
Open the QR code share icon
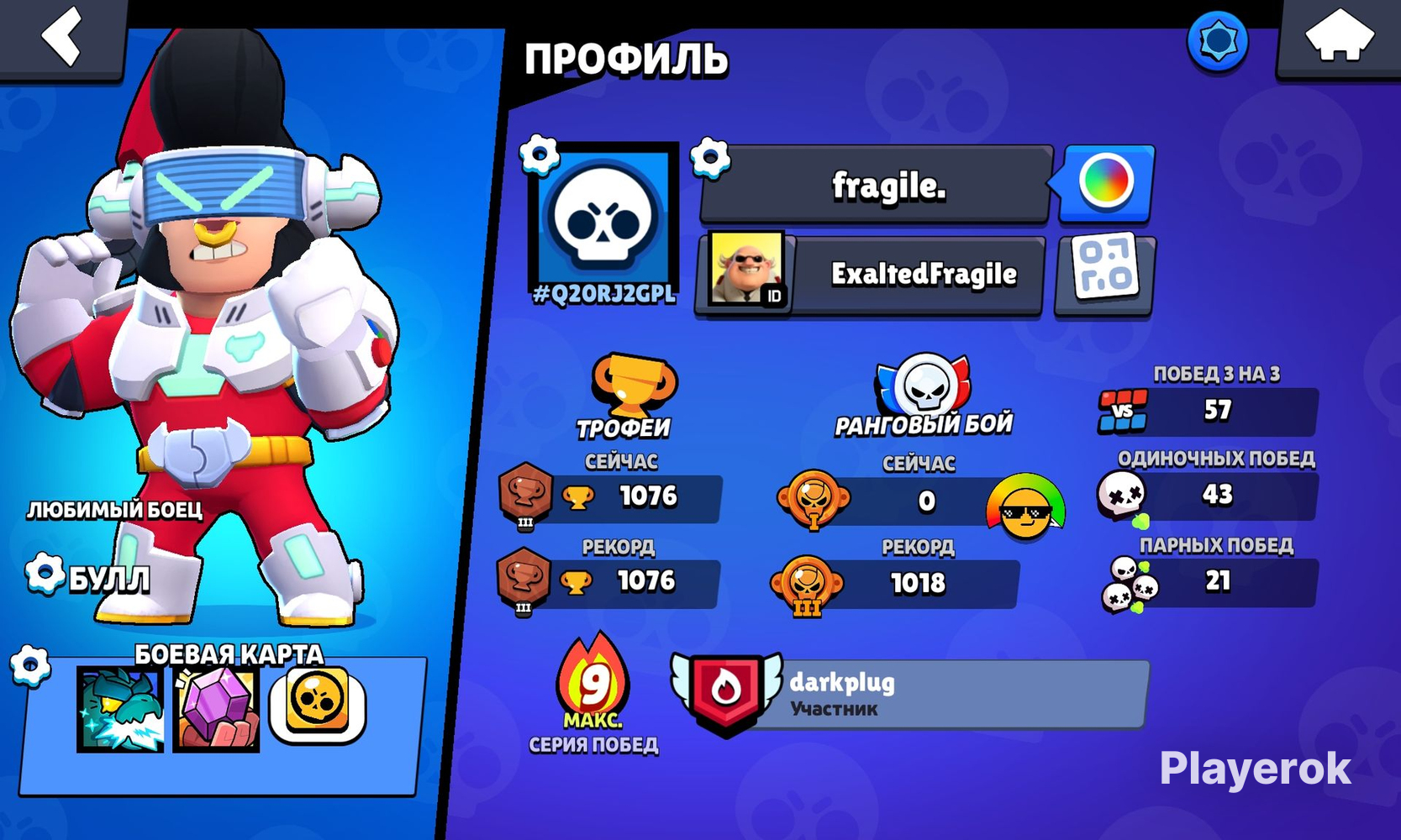(x=1102, y=274)
